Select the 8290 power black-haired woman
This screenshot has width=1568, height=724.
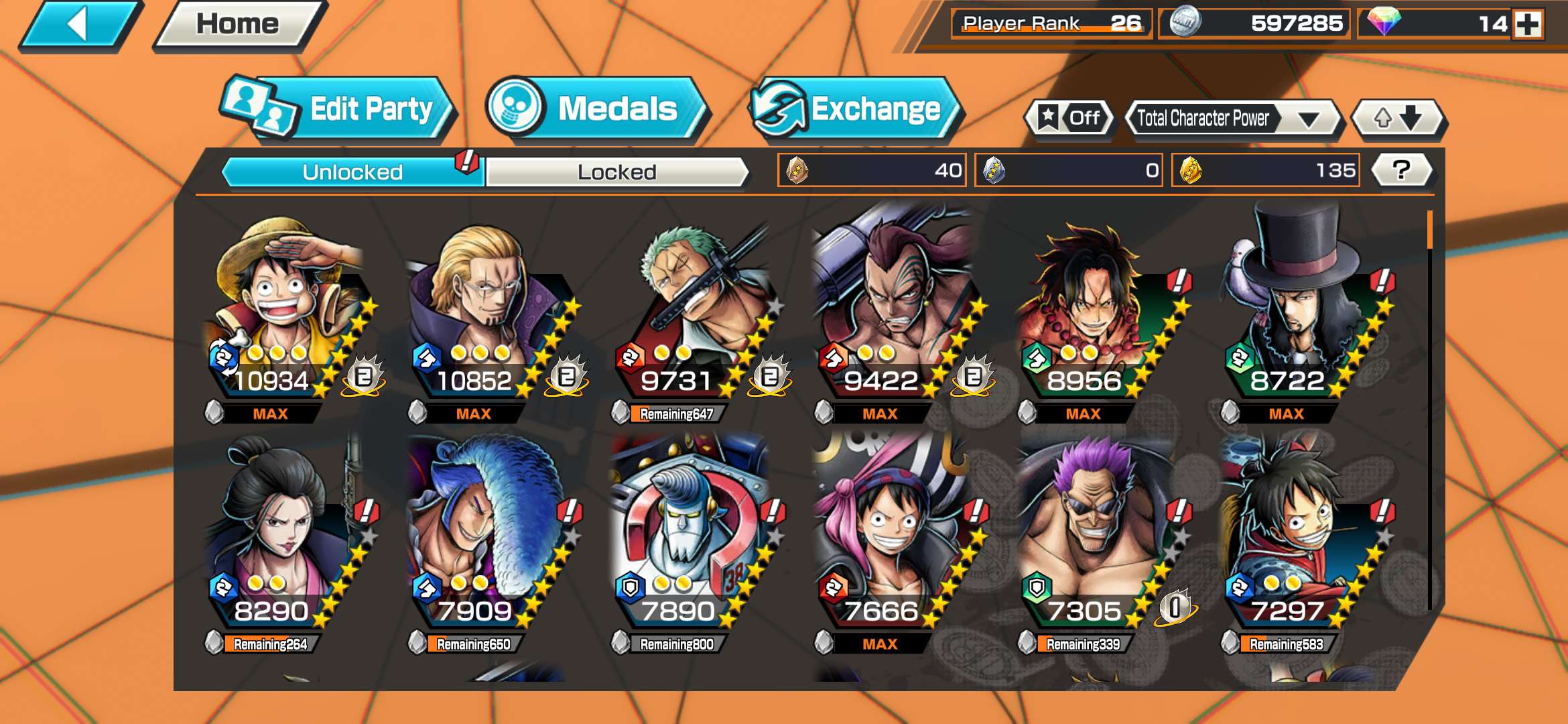pos(288,543)
